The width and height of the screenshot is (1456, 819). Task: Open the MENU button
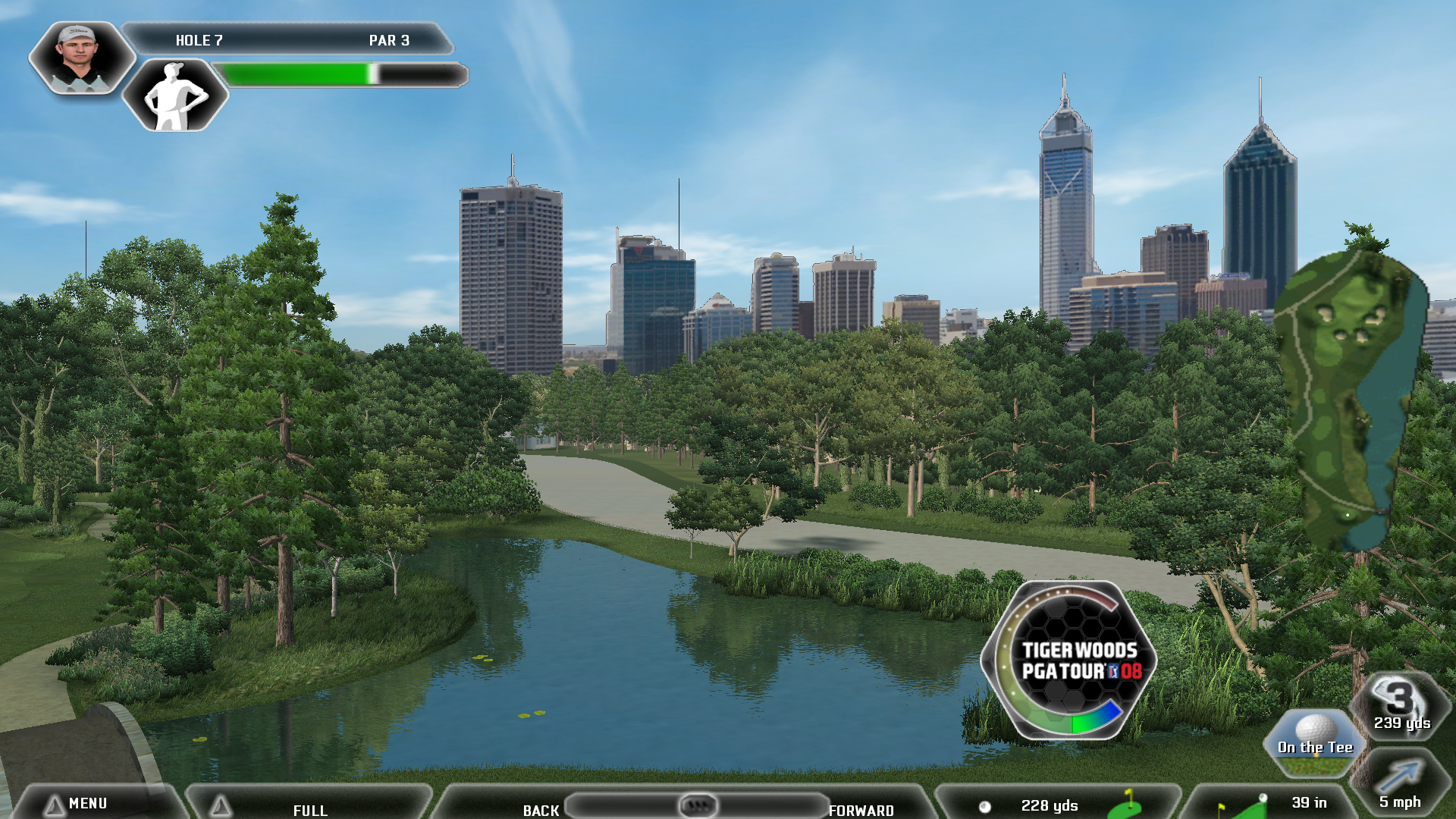(87, 803)
